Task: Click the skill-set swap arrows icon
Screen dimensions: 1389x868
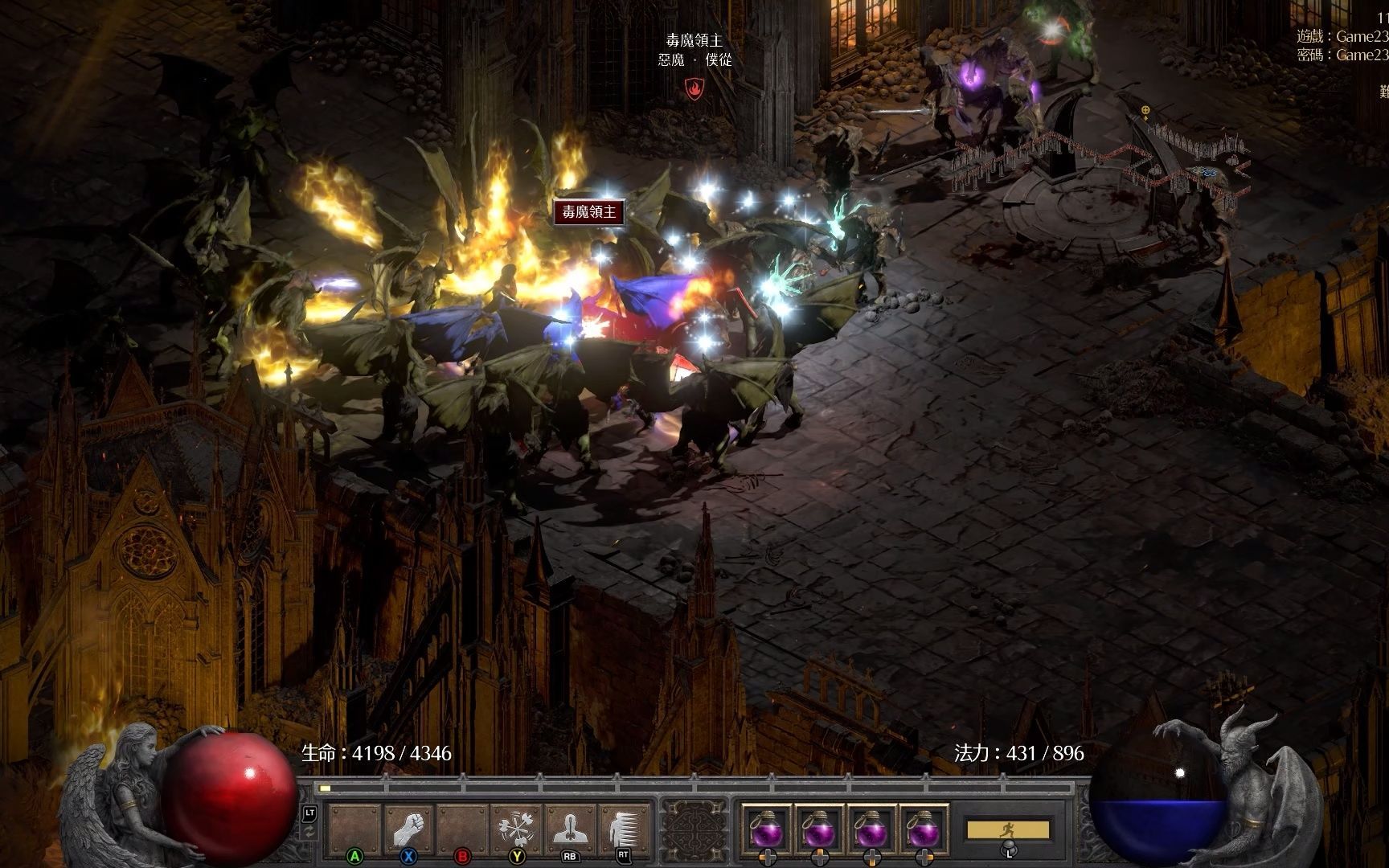Action: 310,833
